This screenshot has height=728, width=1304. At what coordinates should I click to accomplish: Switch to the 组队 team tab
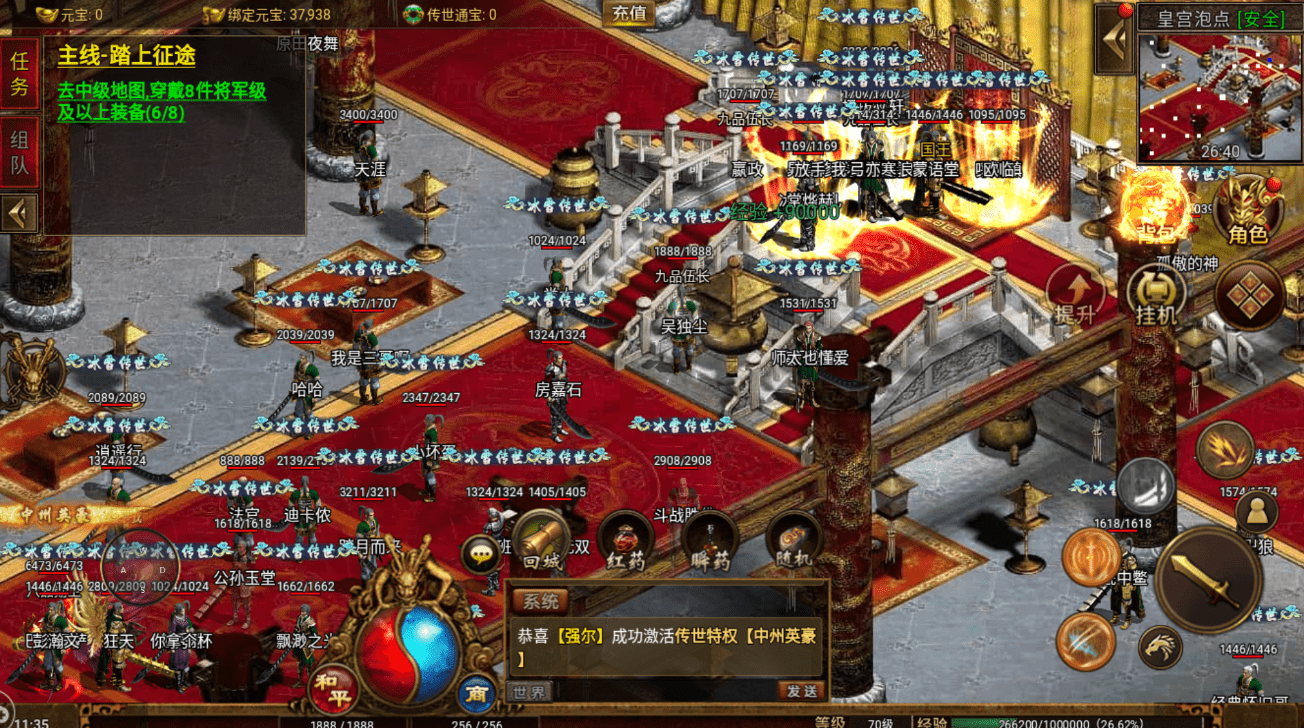point(20,153)
